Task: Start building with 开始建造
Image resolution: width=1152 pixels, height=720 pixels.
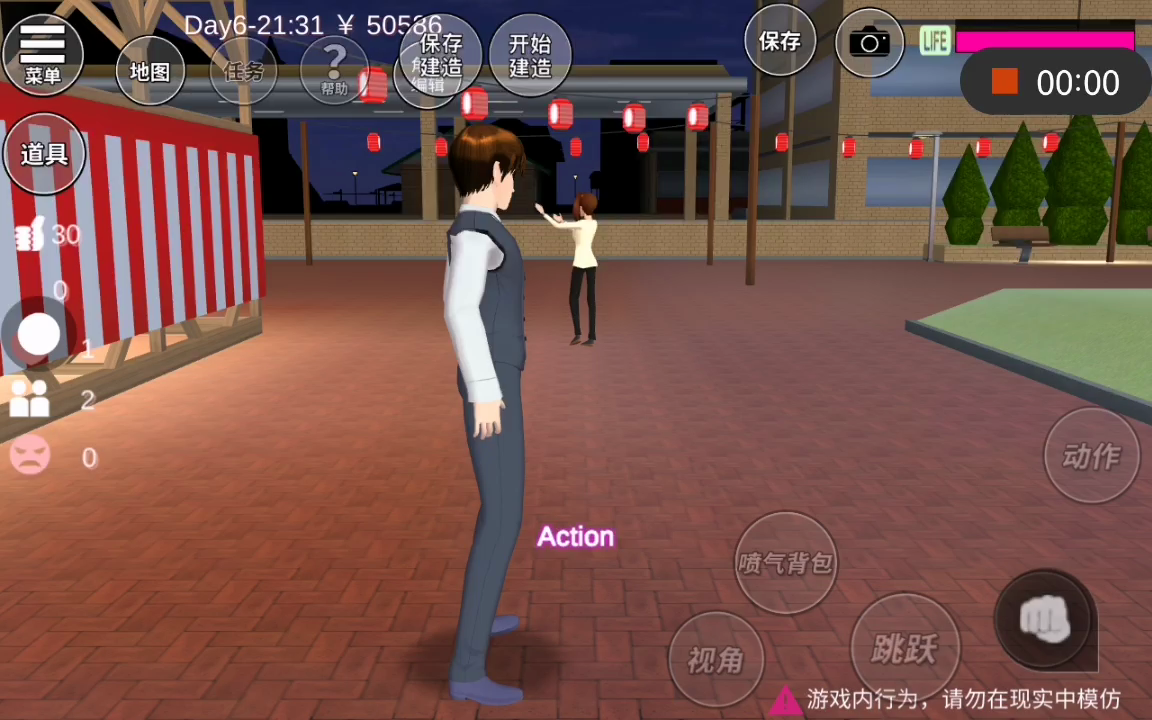Action: point(530,55)
